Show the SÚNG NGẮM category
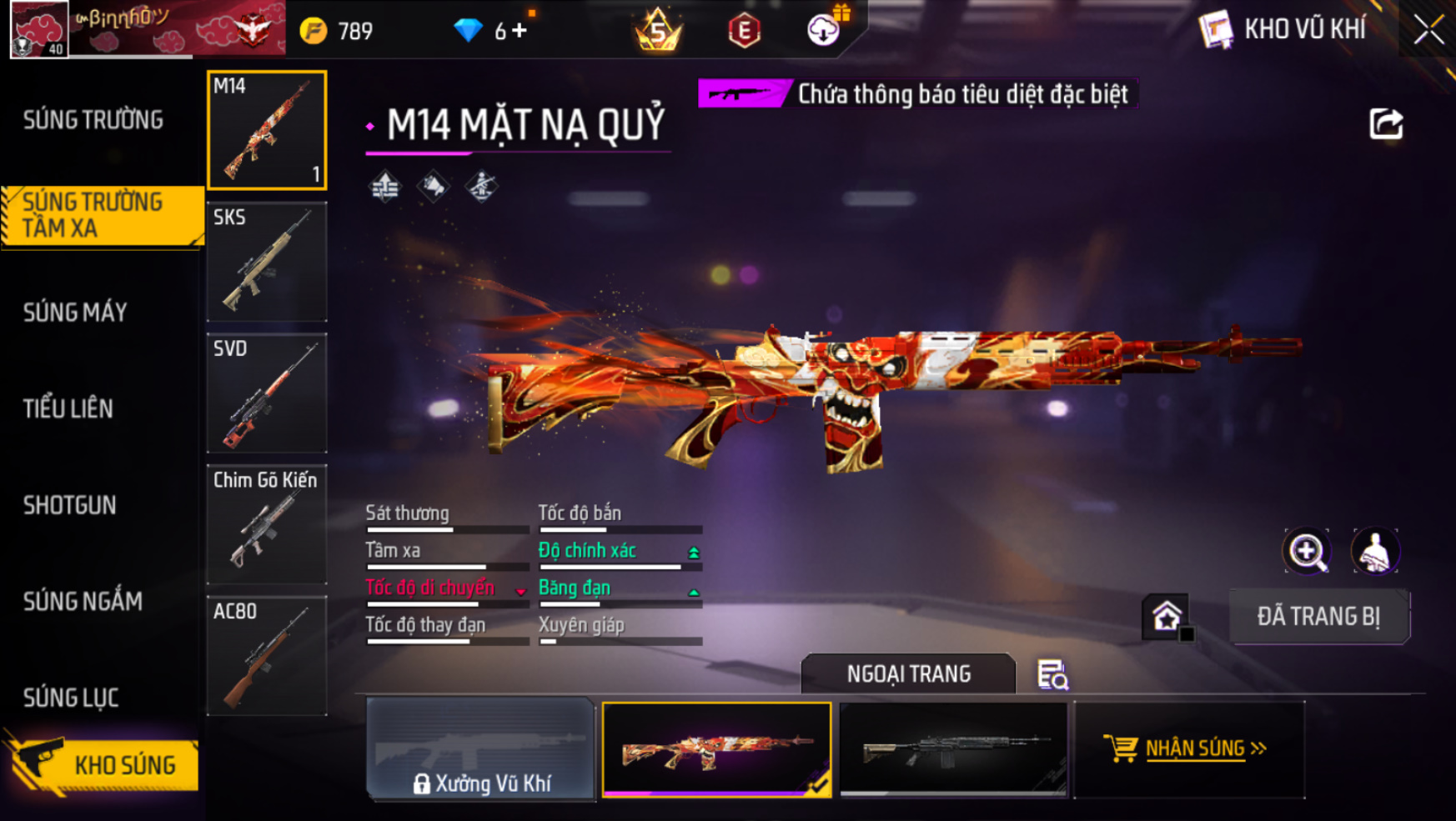1456x821 pixels. coord(83,601)
